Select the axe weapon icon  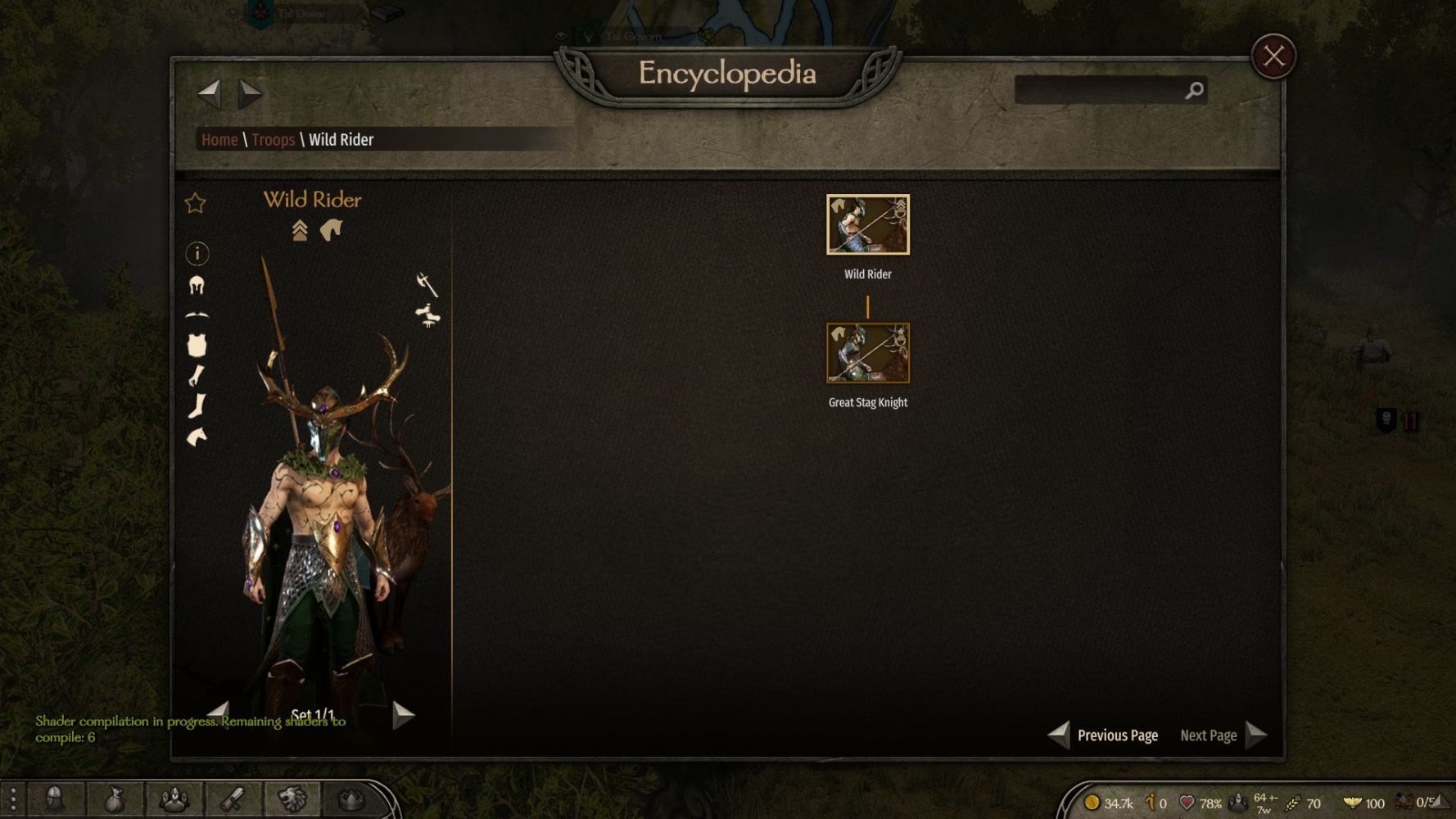click(427, 284)
